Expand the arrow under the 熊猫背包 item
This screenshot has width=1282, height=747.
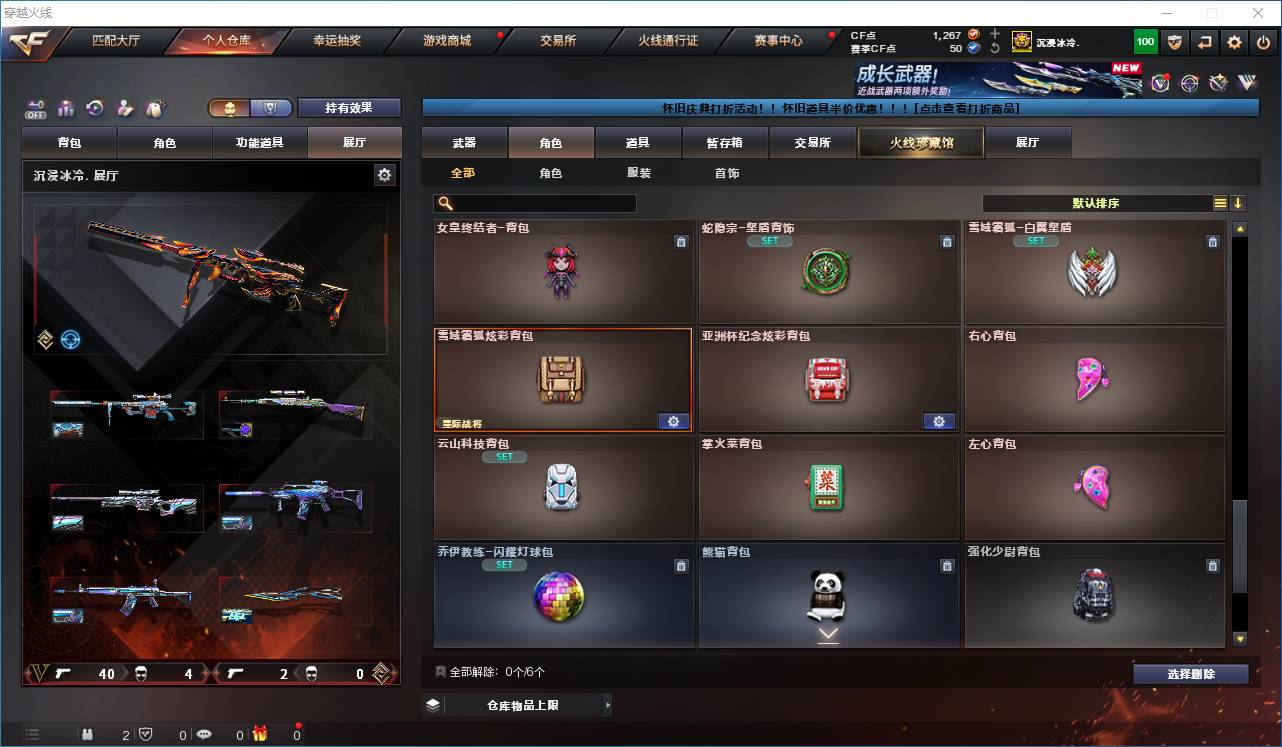827,634
